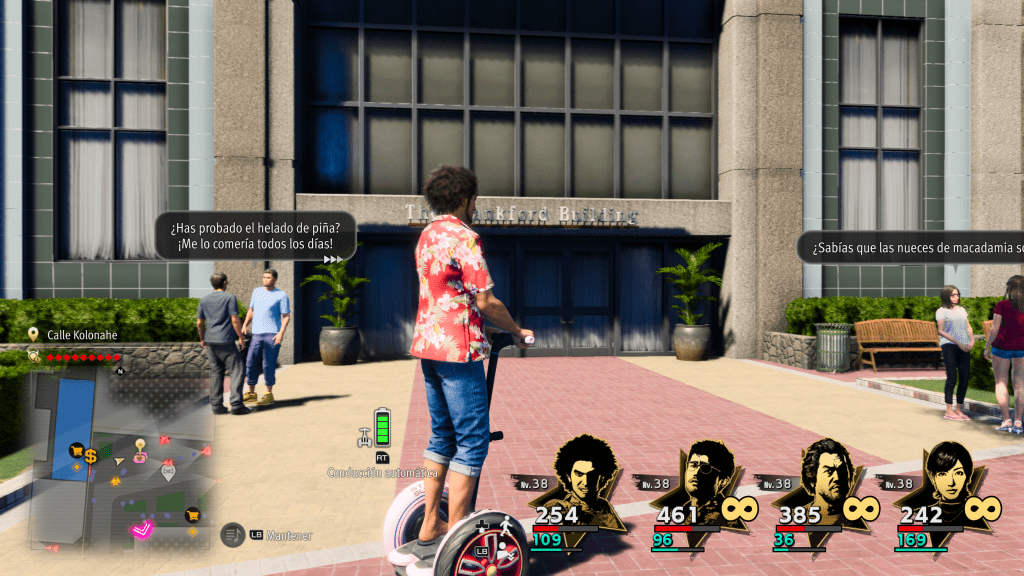Open the music playlist icon

coord(232,535)
